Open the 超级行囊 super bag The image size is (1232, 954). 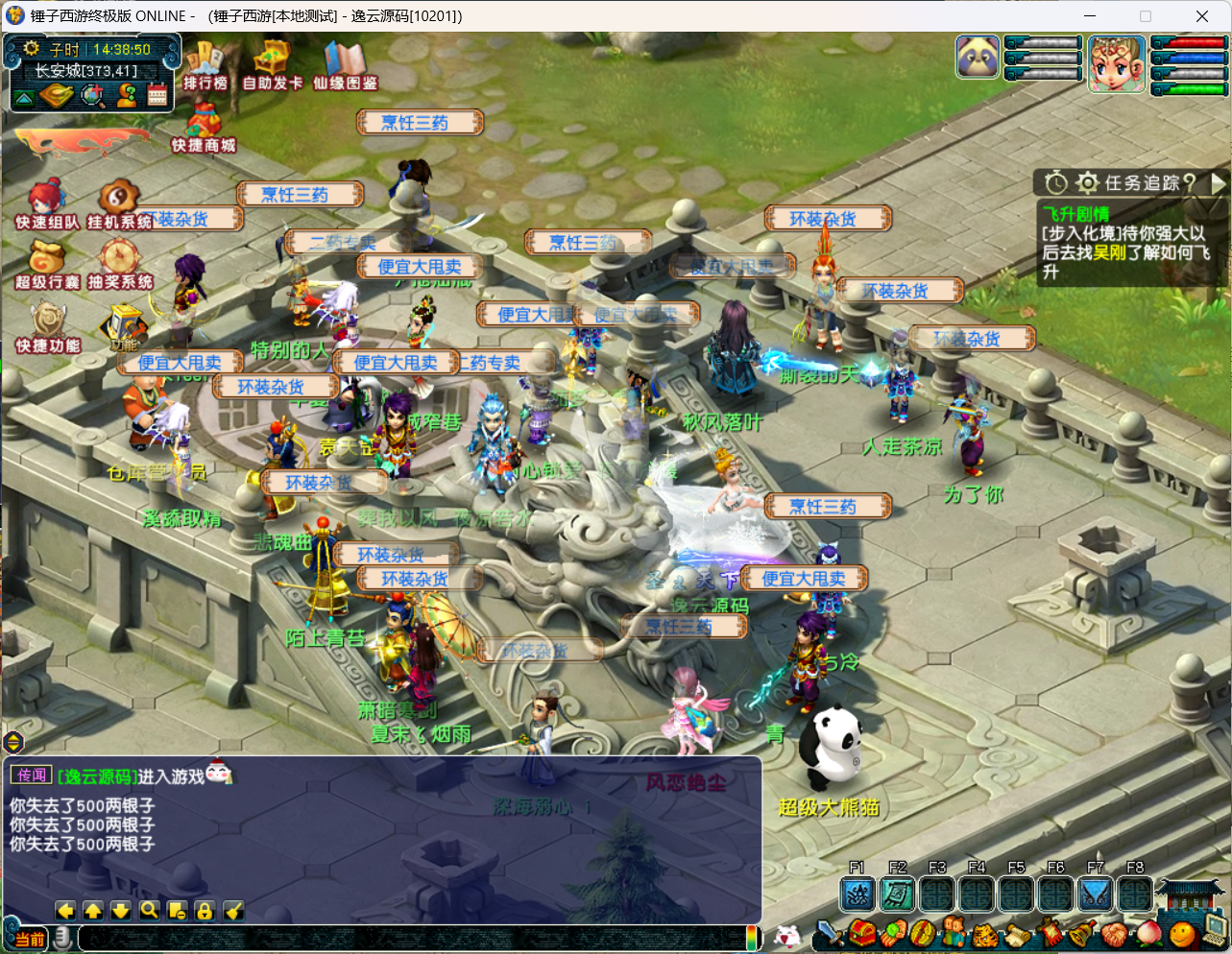[46, 263]
